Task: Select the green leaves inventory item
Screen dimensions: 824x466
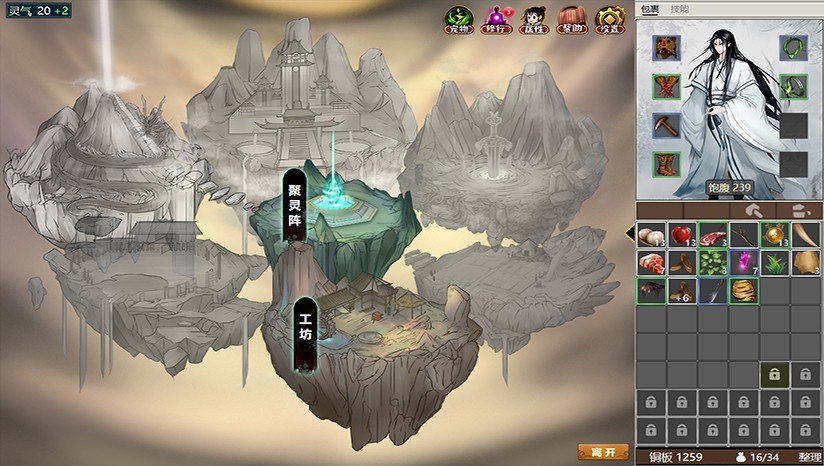Action: point(713,263)
